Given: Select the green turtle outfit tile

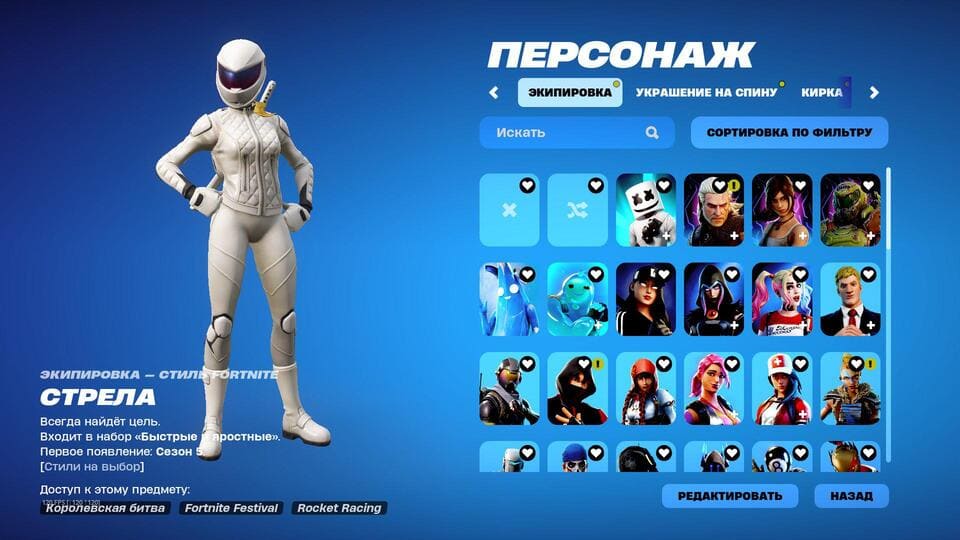Looking at the screenshot, I should 850,210.
